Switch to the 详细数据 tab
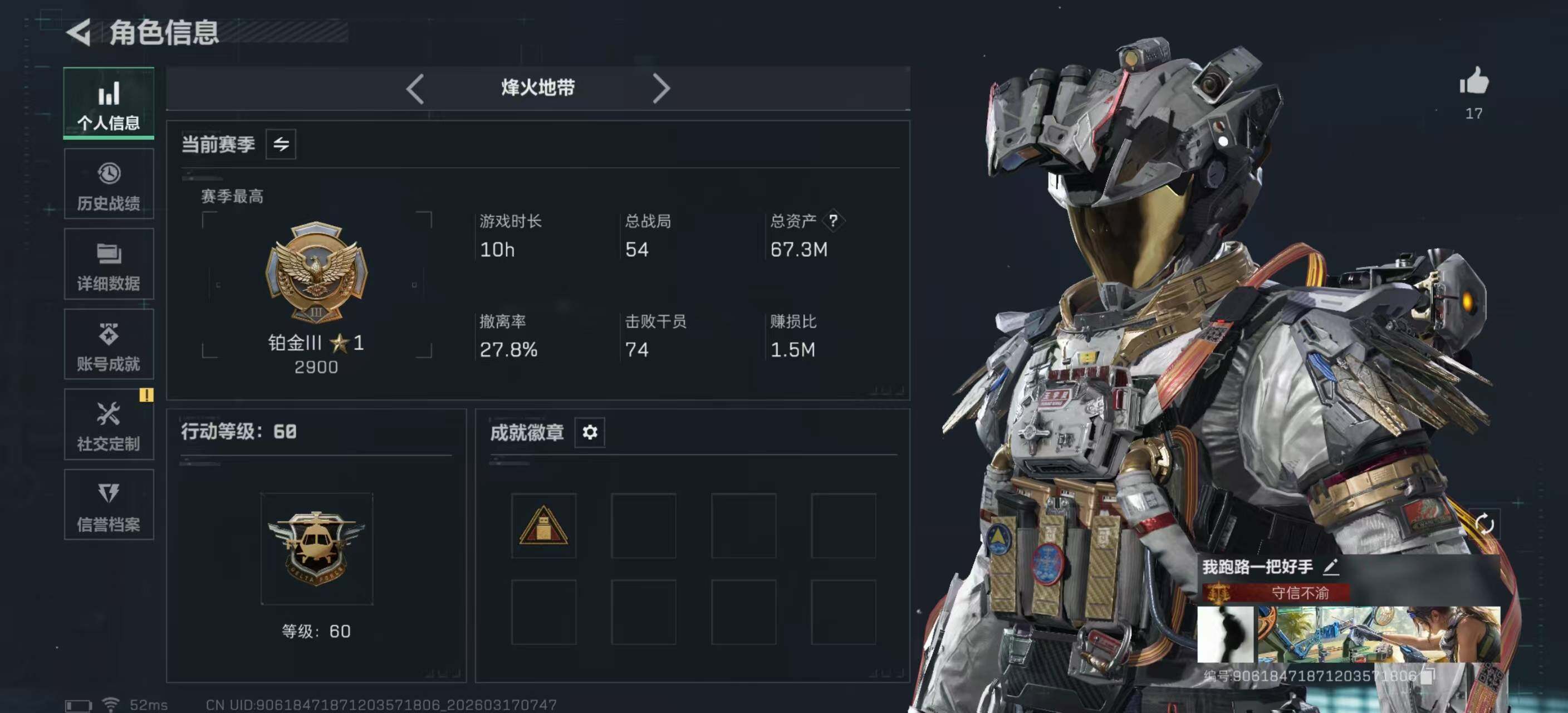The width and height of the screenshot is (1568, 713). (x=109, y=264)
